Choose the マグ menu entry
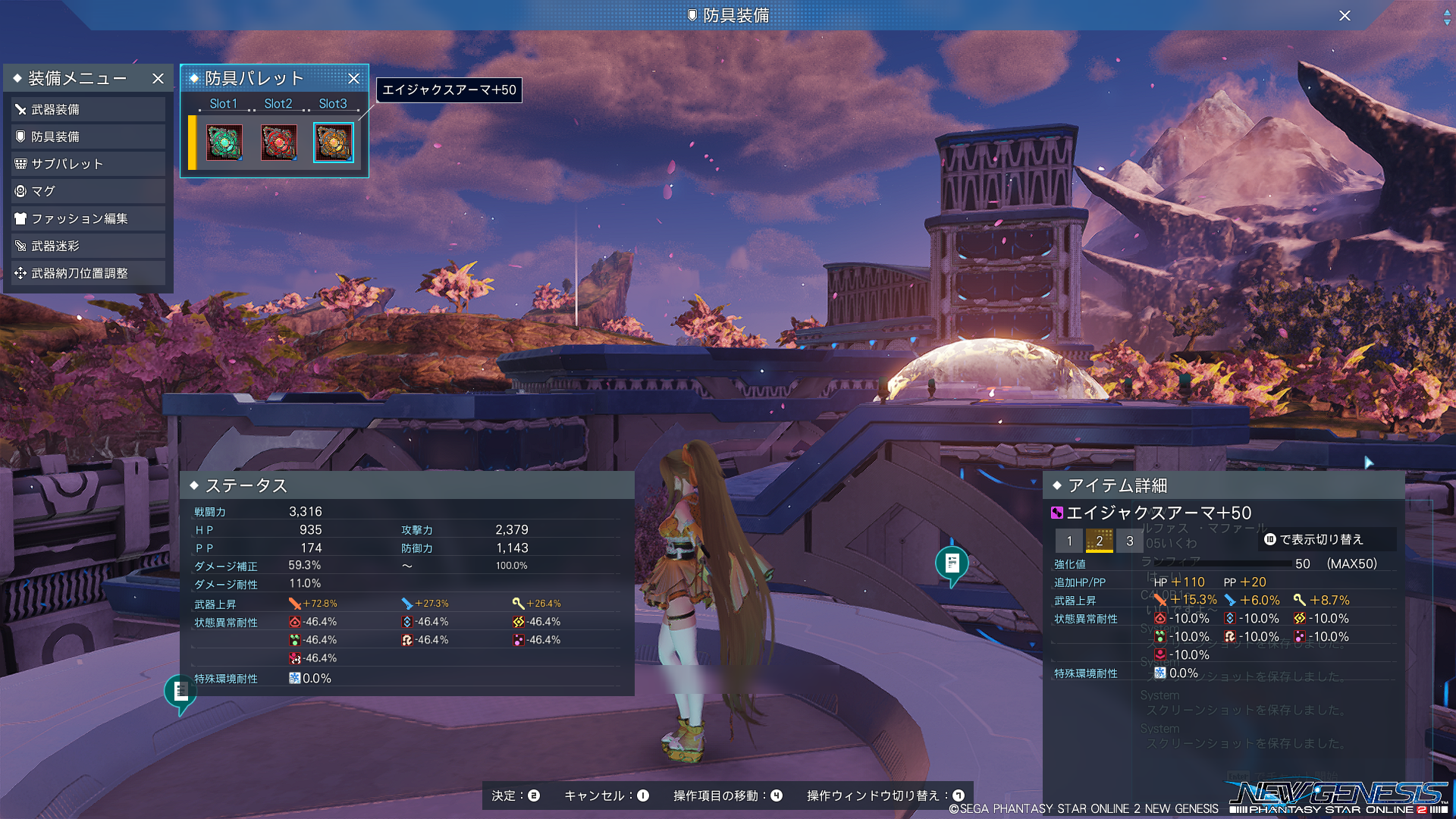The width and height of the screenshot is (1456, 819). (87, 192)
